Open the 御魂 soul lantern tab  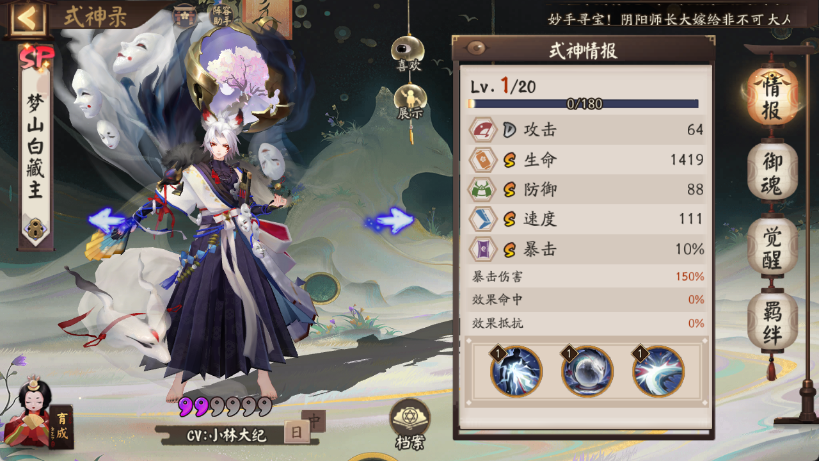pos(772,170)
